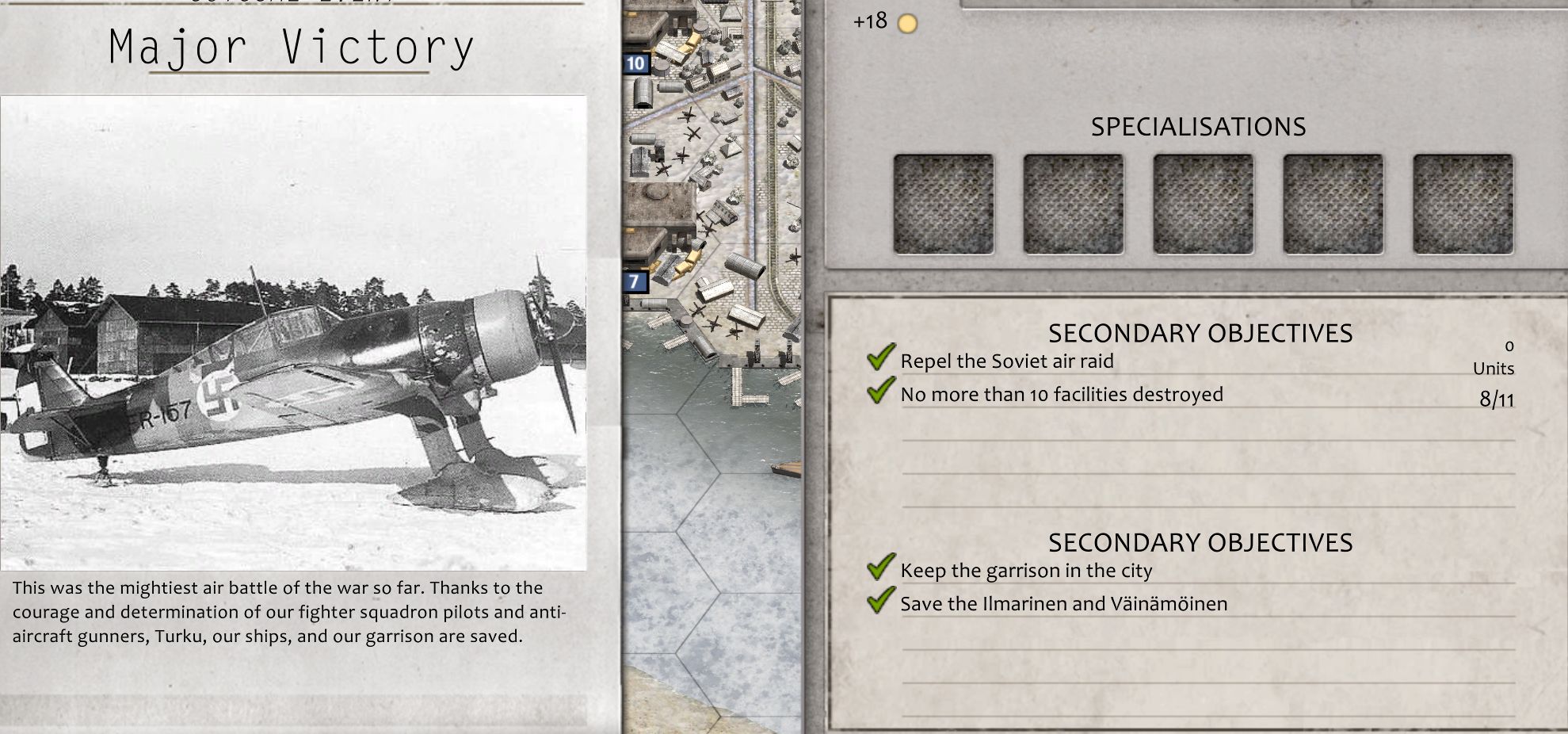This screenshot has width=1568, height=734.
Task: Toggle checkmark for Keep the garrison in the city
Action: click(x=879, y=566)
